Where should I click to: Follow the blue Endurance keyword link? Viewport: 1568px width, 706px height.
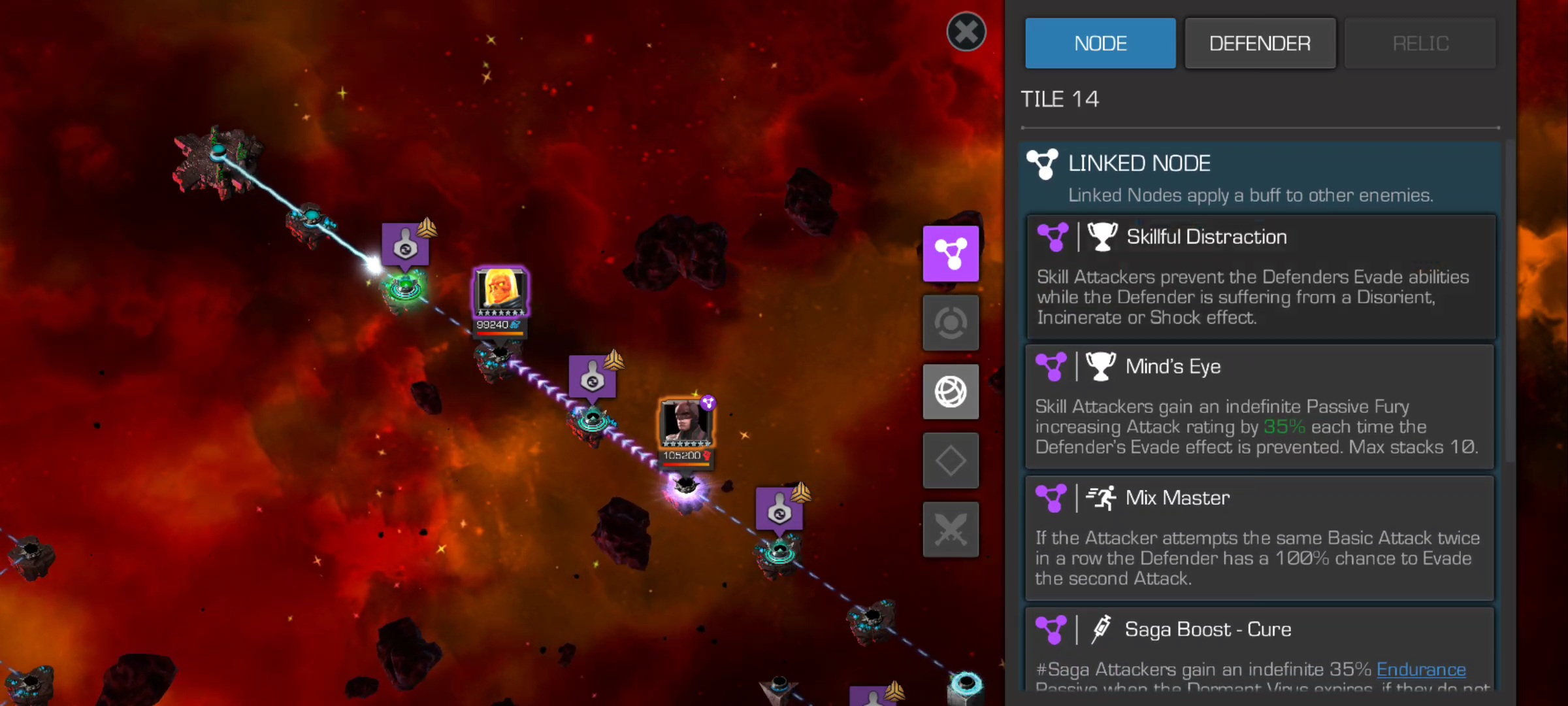(1421, 669)
